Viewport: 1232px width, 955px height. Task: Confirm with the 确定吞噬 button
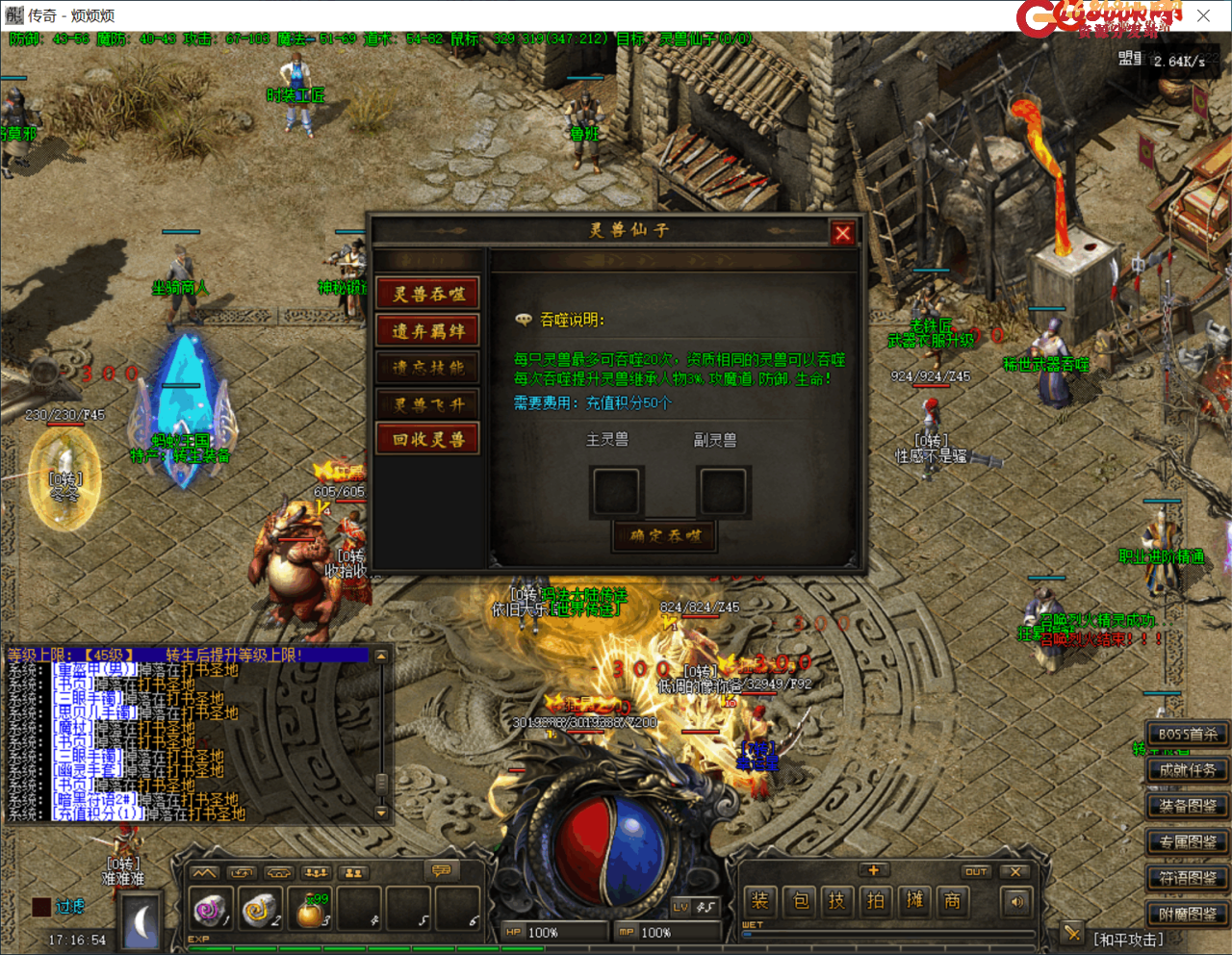point(665,535)
